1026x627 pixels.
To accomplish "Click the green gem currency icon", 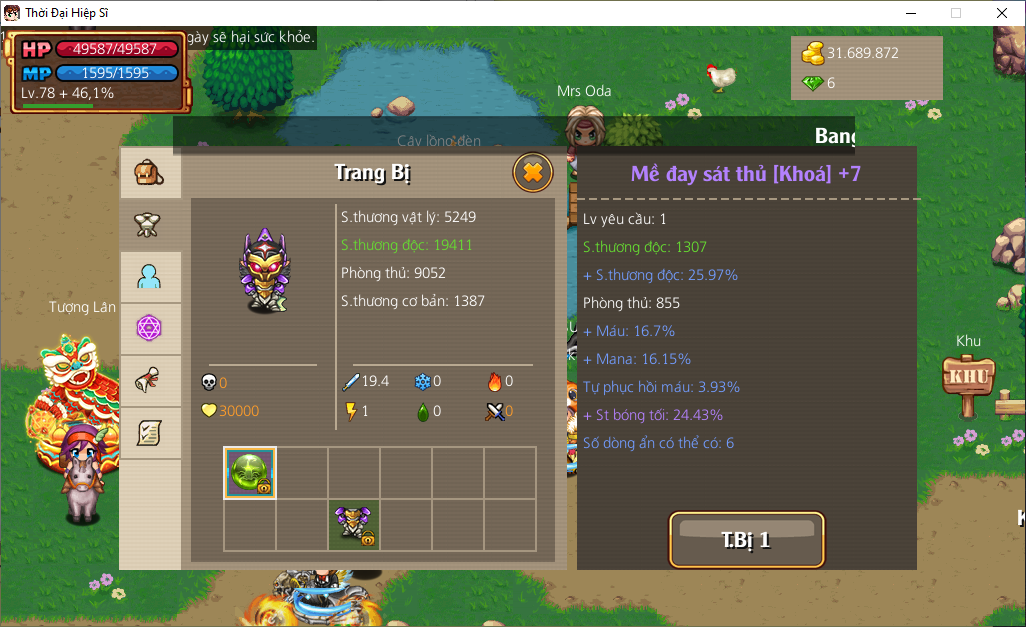I will [x=812, y=83].
